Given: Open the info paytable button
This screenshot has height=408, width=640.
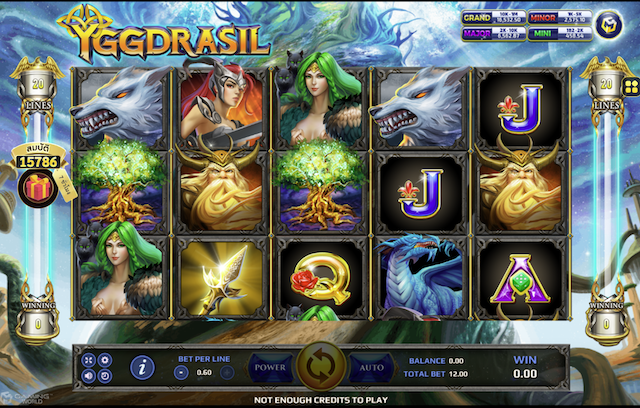Looking at the screenshot, I should pyautogui.click(x=141, y=368).
